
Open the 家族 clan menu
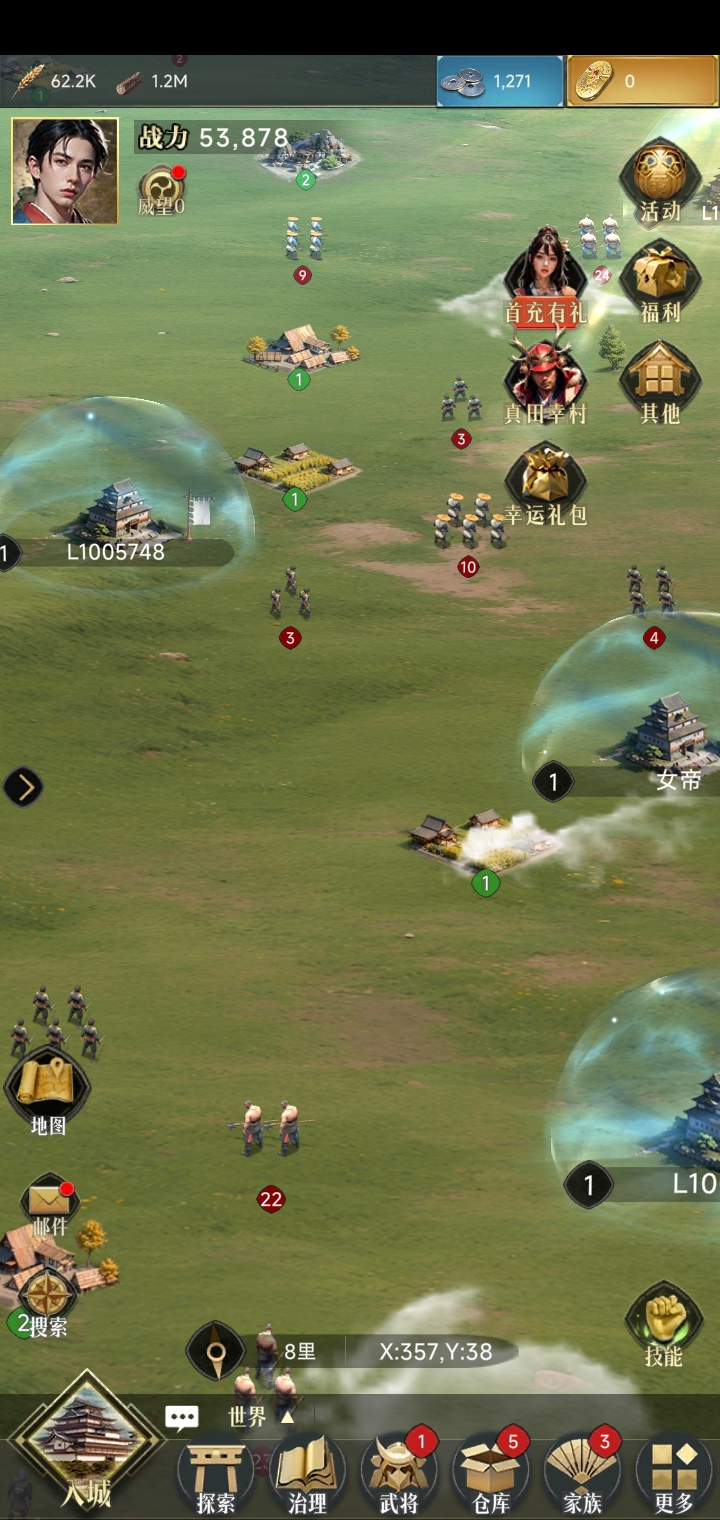point(582,1474)
